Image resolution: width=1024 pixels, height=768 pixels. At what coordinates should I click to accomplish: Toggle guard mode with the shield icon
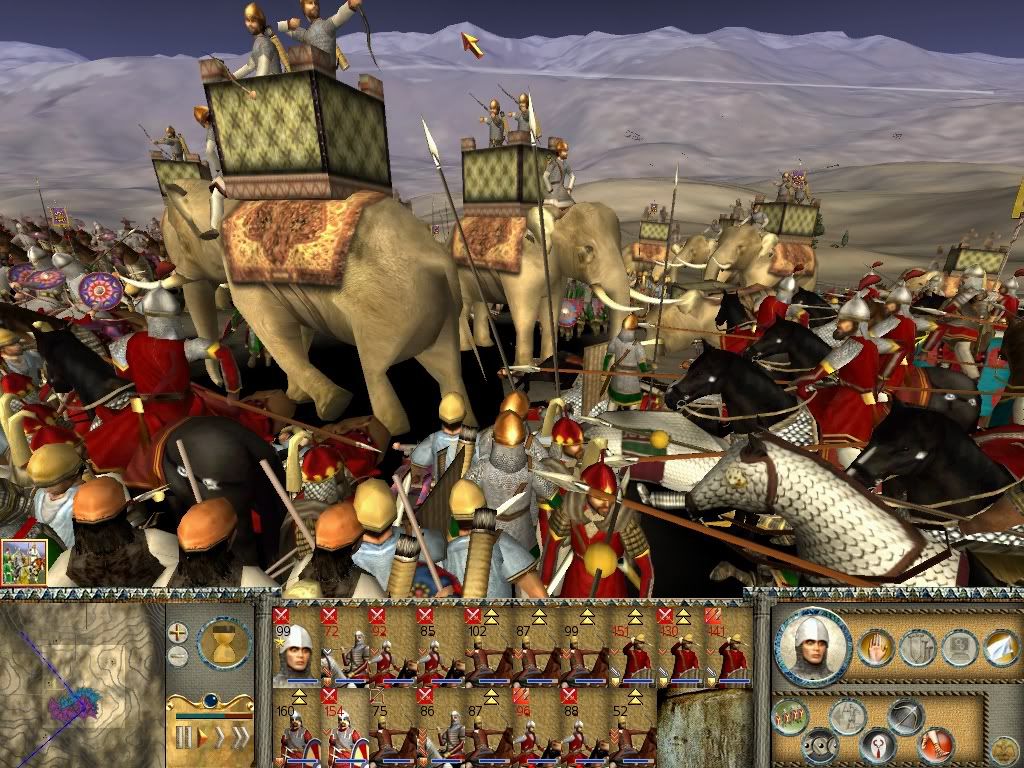tap(917, 648)
